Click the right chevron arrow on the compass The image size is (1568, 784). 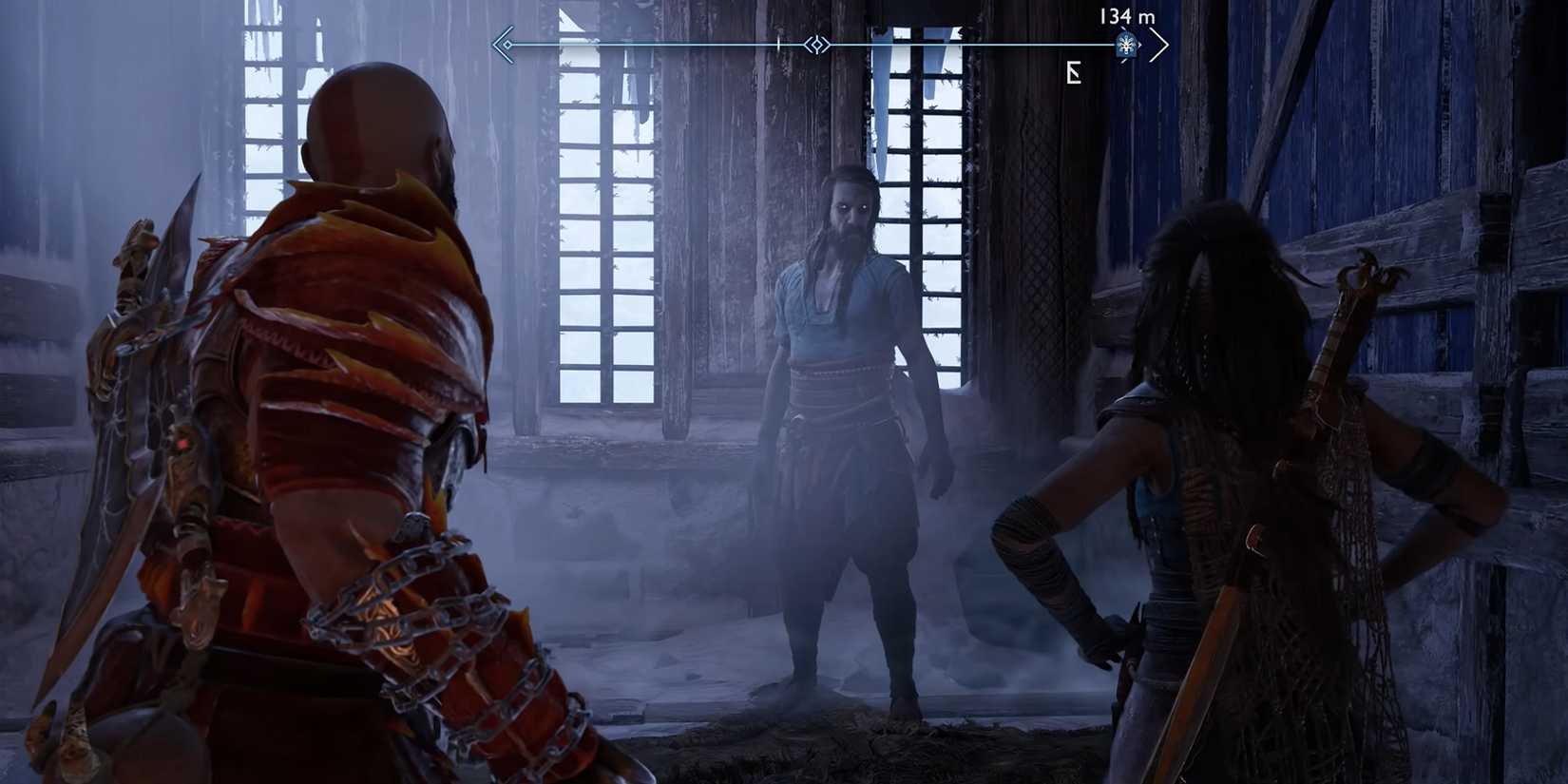pyautogui.click(x=1159, y=44)
